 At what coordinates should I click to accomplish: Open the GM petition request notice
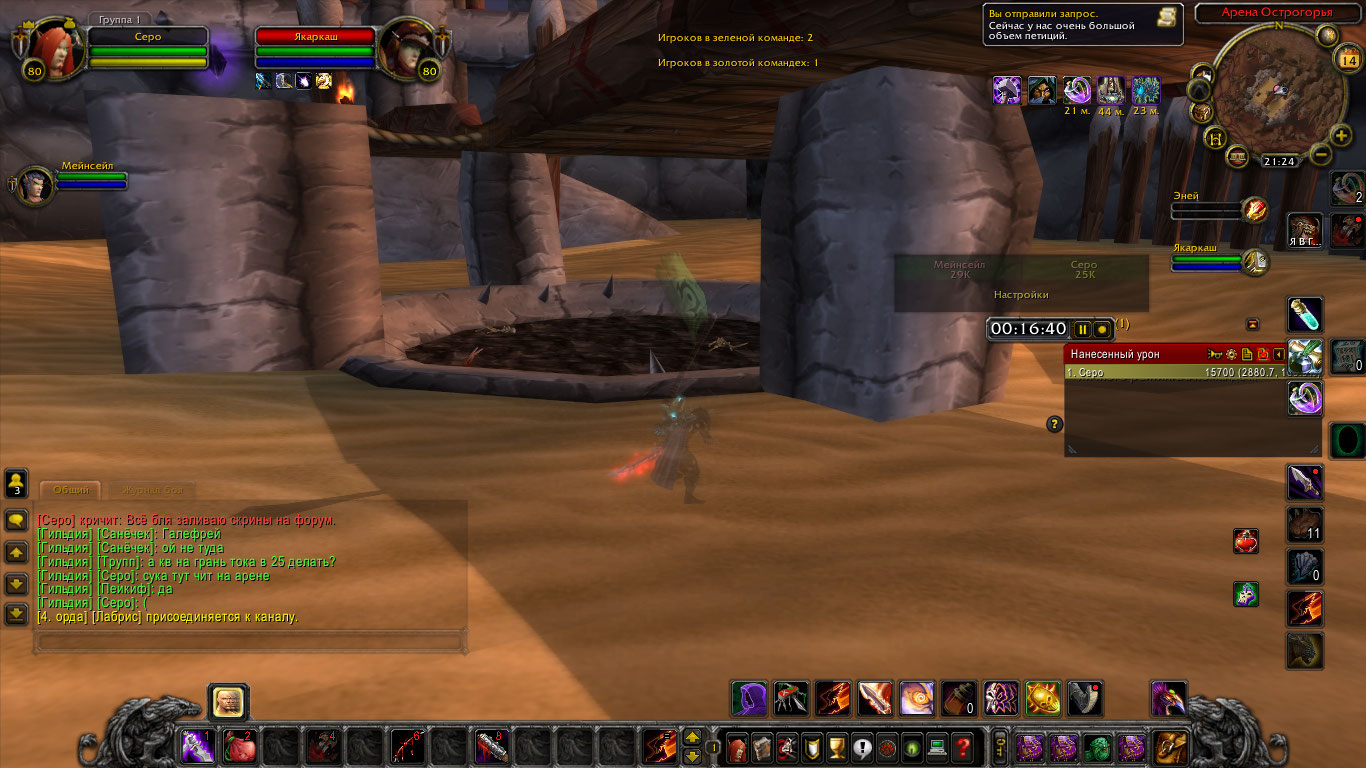[x=1083, y=25]
